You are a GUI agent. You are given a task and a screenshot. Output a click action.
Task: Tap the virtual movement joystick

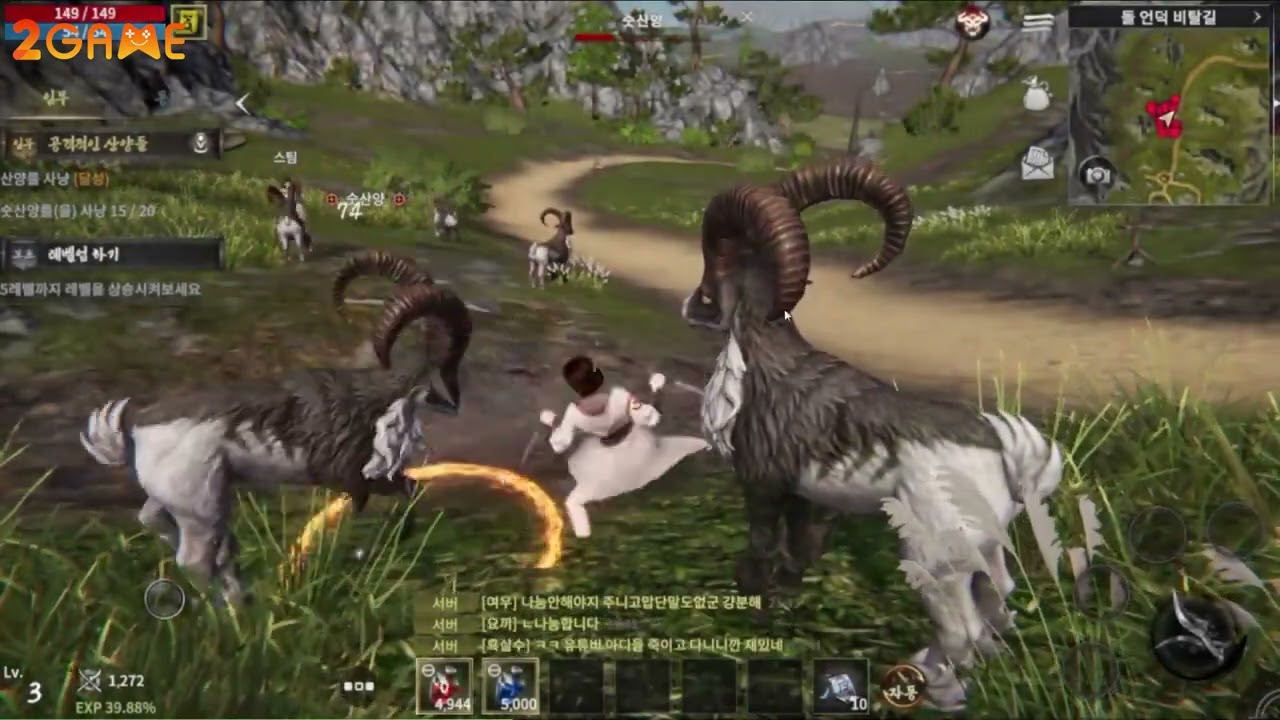[x=164, y=599]
